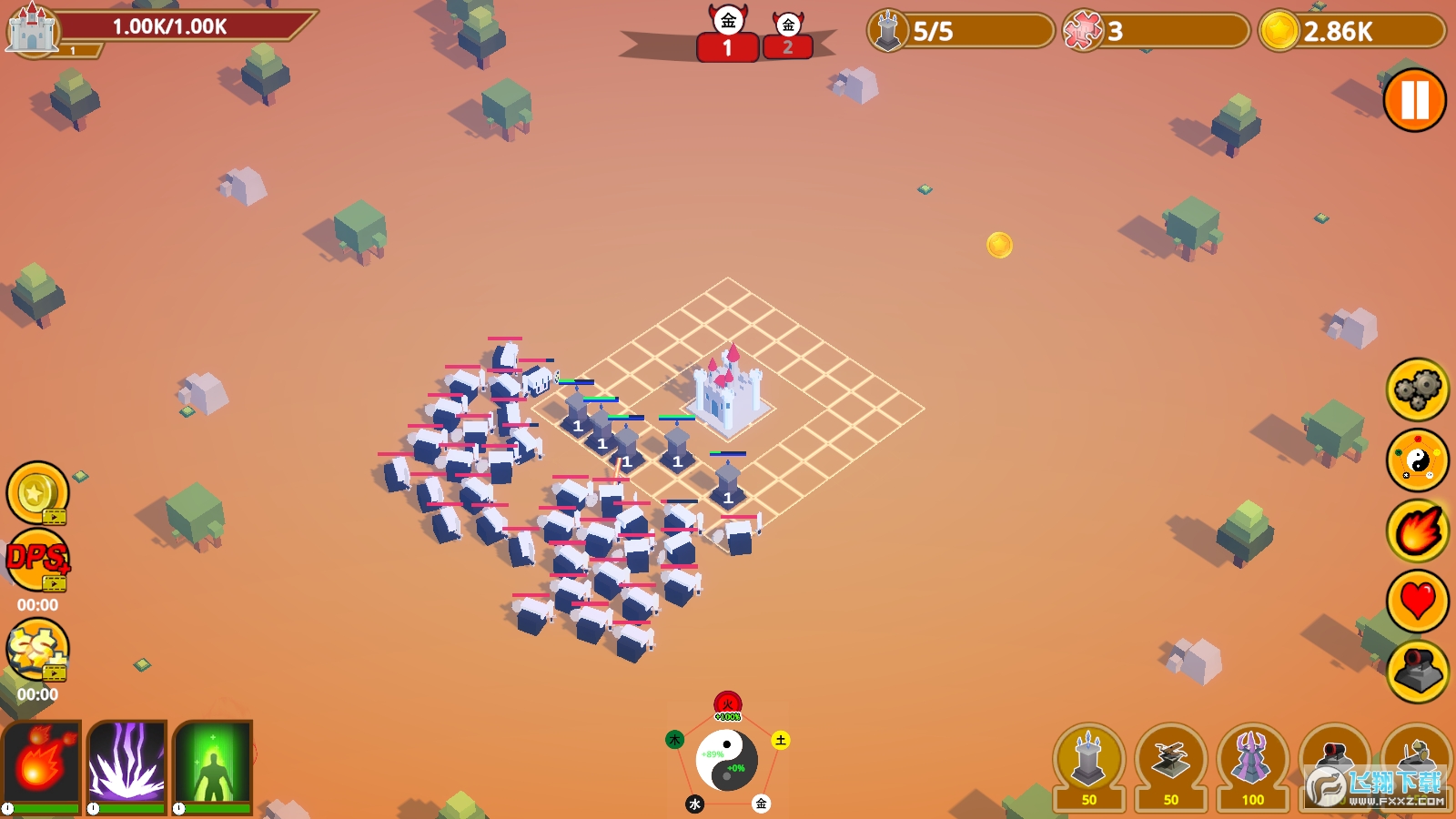Cast the fireball meteor spell
The image size is (1456, 819).
[41, 764]
